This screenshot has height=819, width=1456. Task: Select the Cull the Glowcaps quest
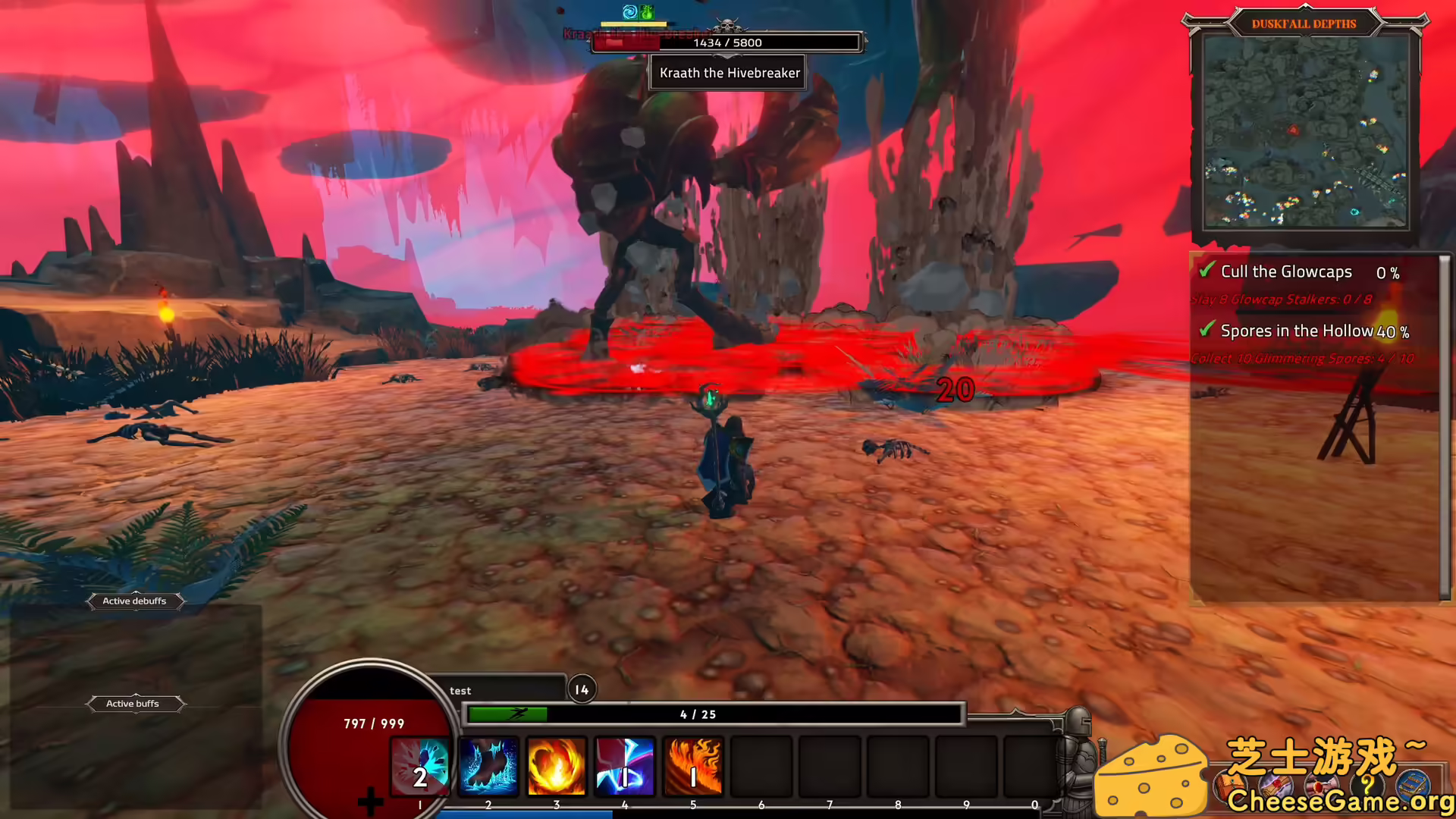(1286, 271)
